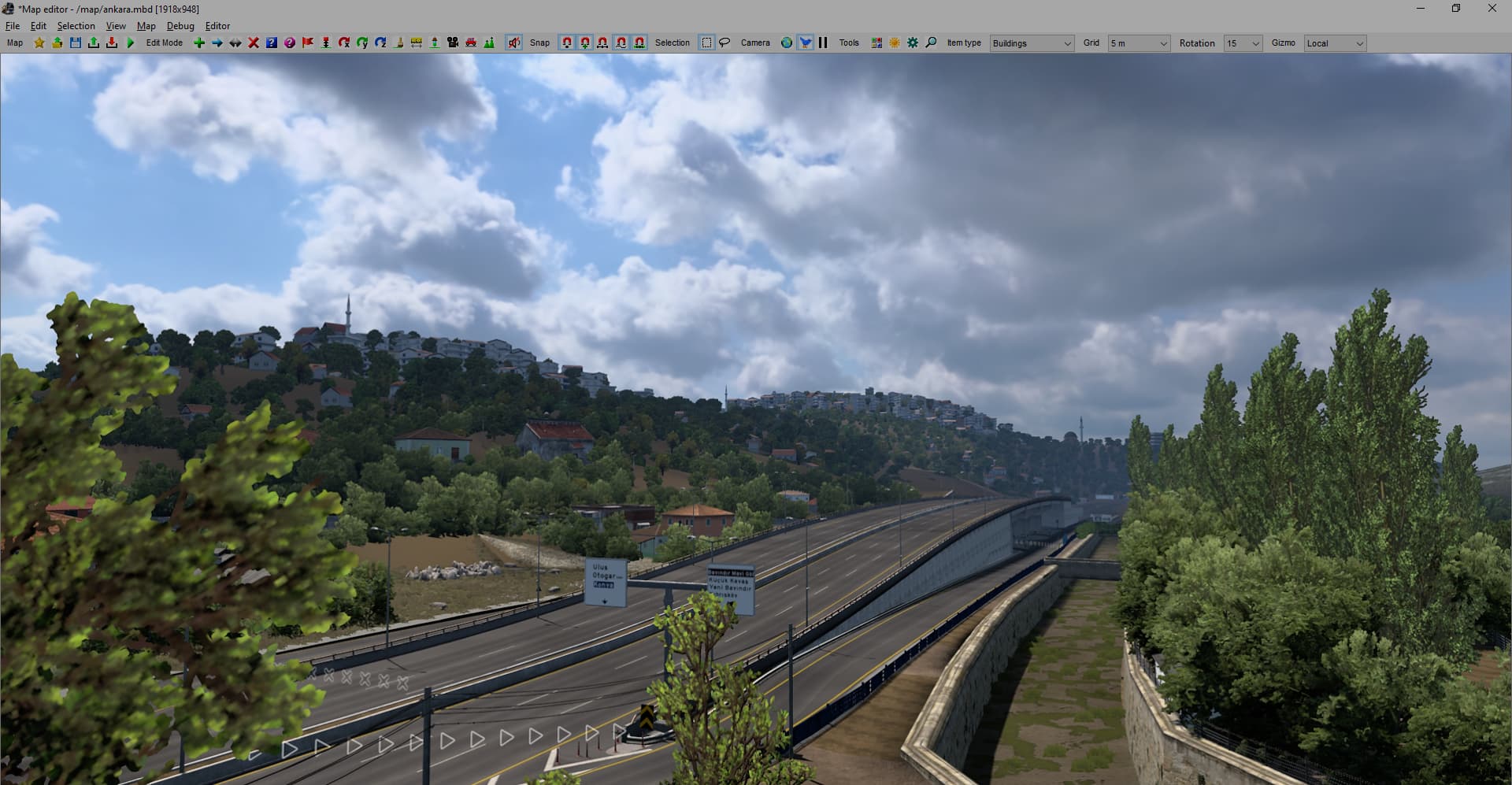Toggle the first snap magnet option

point(566,43)
